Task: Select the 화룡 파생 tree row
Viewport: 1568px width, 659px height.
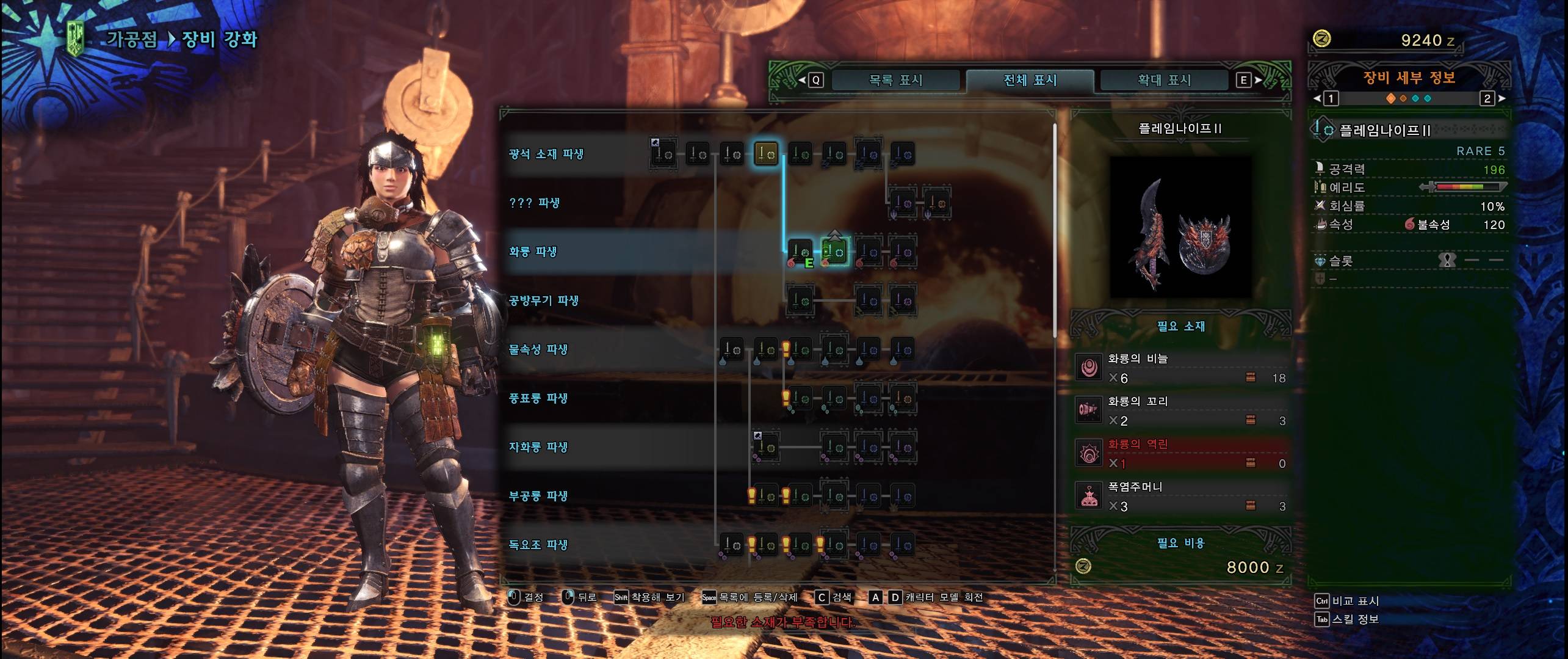Action: click(533, 252)
